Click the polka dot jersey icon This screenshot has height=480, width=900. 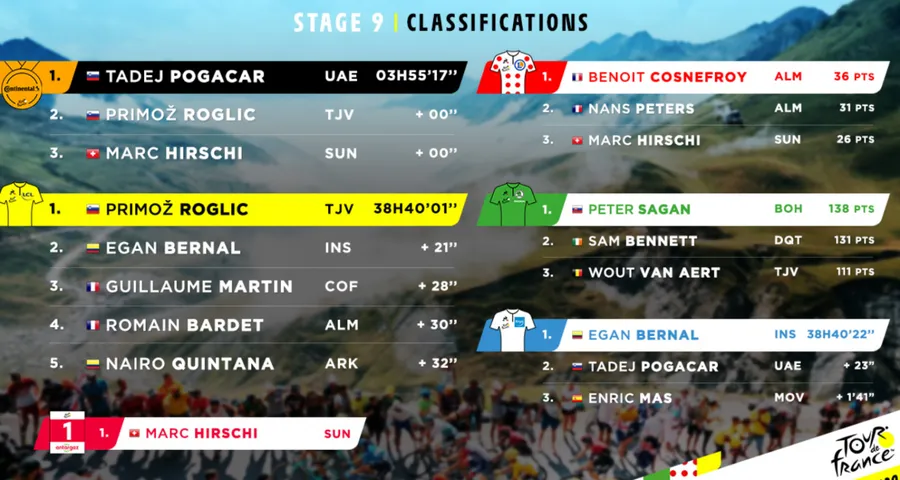(x=513, y=72)
